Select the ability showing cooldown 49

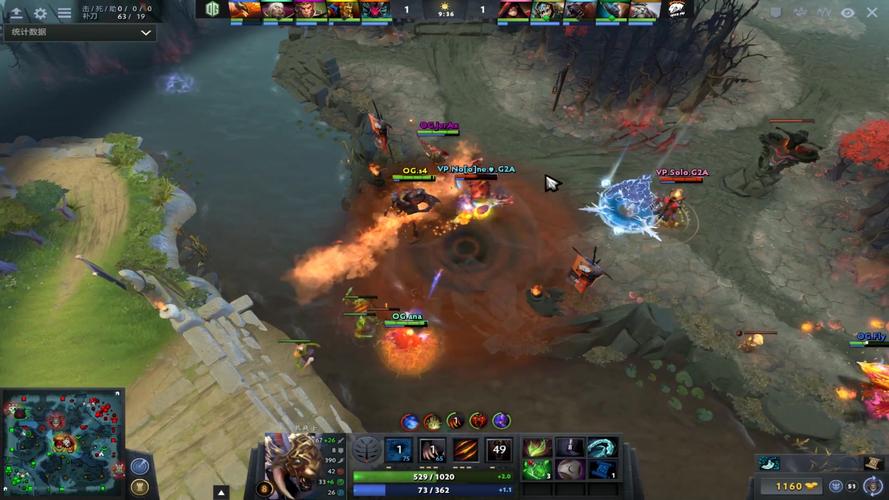(499, 450)
